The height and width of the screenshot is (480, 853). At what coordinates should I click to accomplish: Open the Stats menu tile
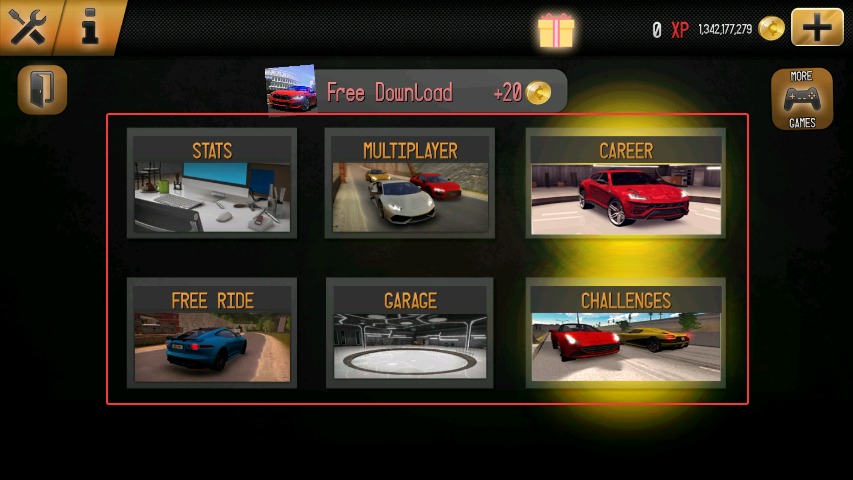coord(212,183)
